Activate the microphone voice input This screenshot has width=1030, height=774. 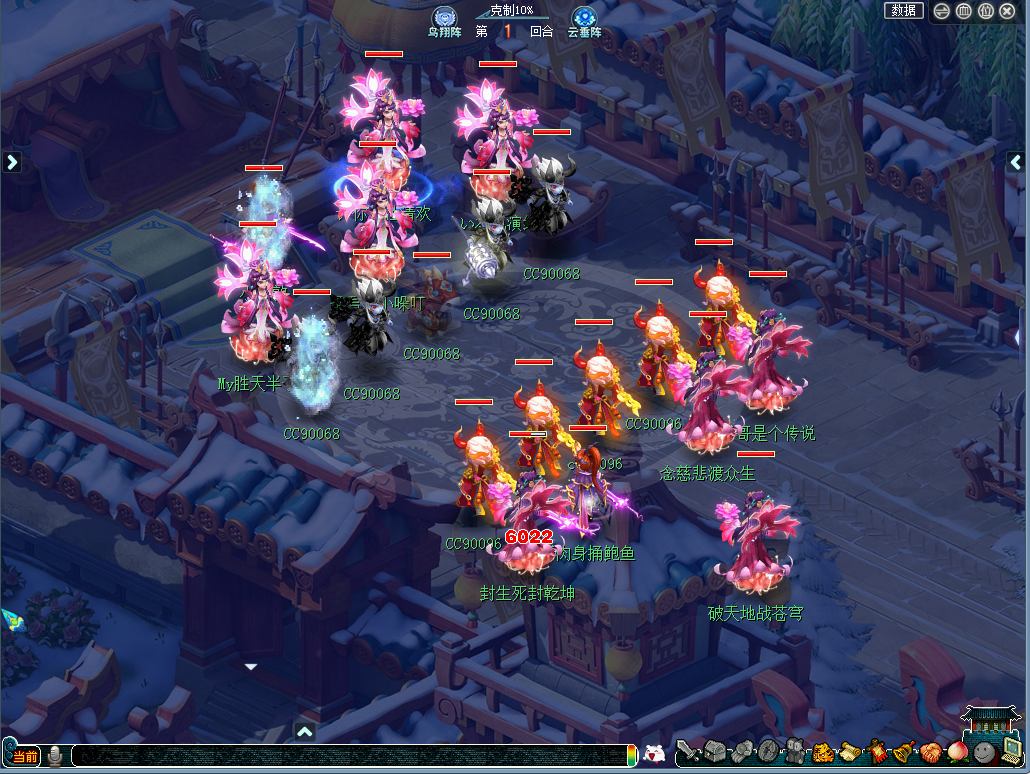(55, 756)
